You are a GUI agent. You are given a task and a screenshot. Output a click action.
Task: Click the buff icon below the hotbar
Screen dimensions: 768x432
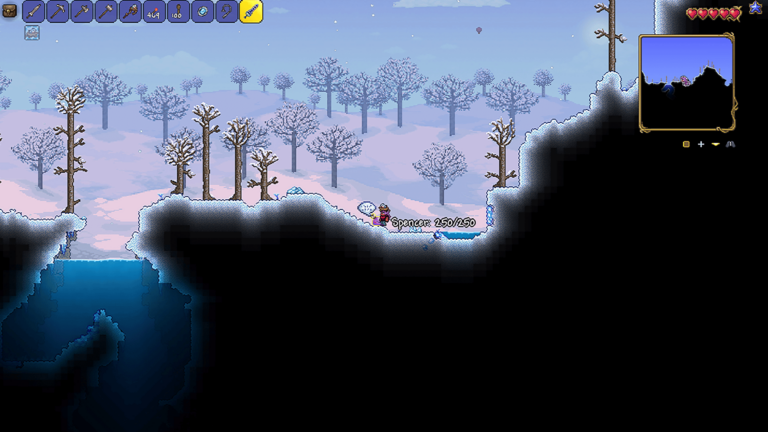click(32, 33)
